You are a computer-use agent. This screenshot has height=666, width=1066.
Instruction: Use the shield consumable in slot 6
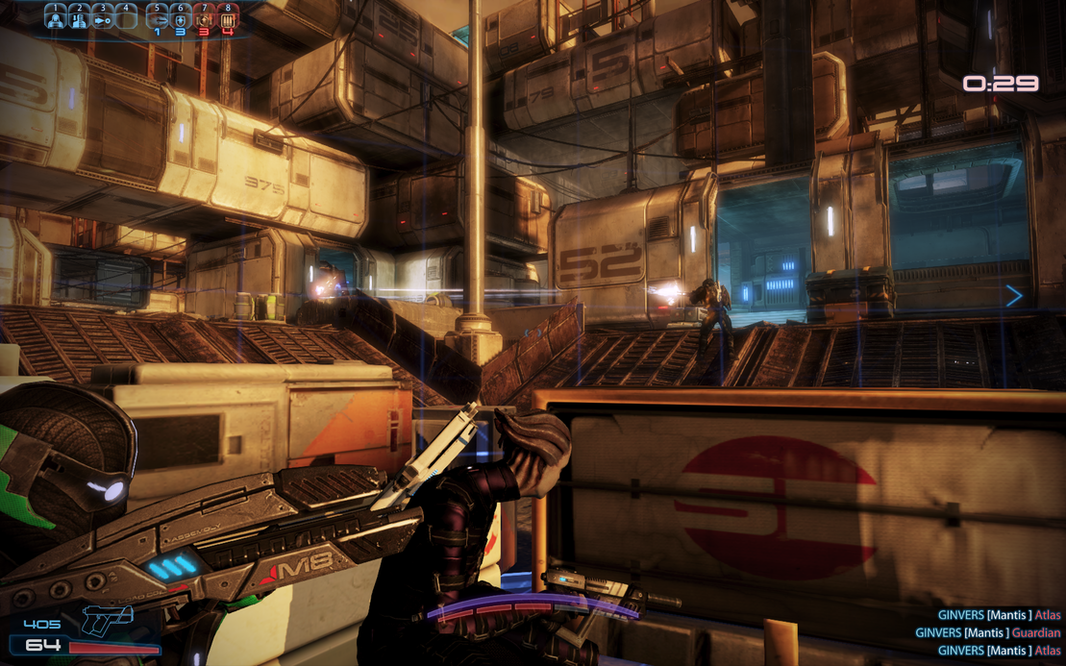(x=181, y=18)
